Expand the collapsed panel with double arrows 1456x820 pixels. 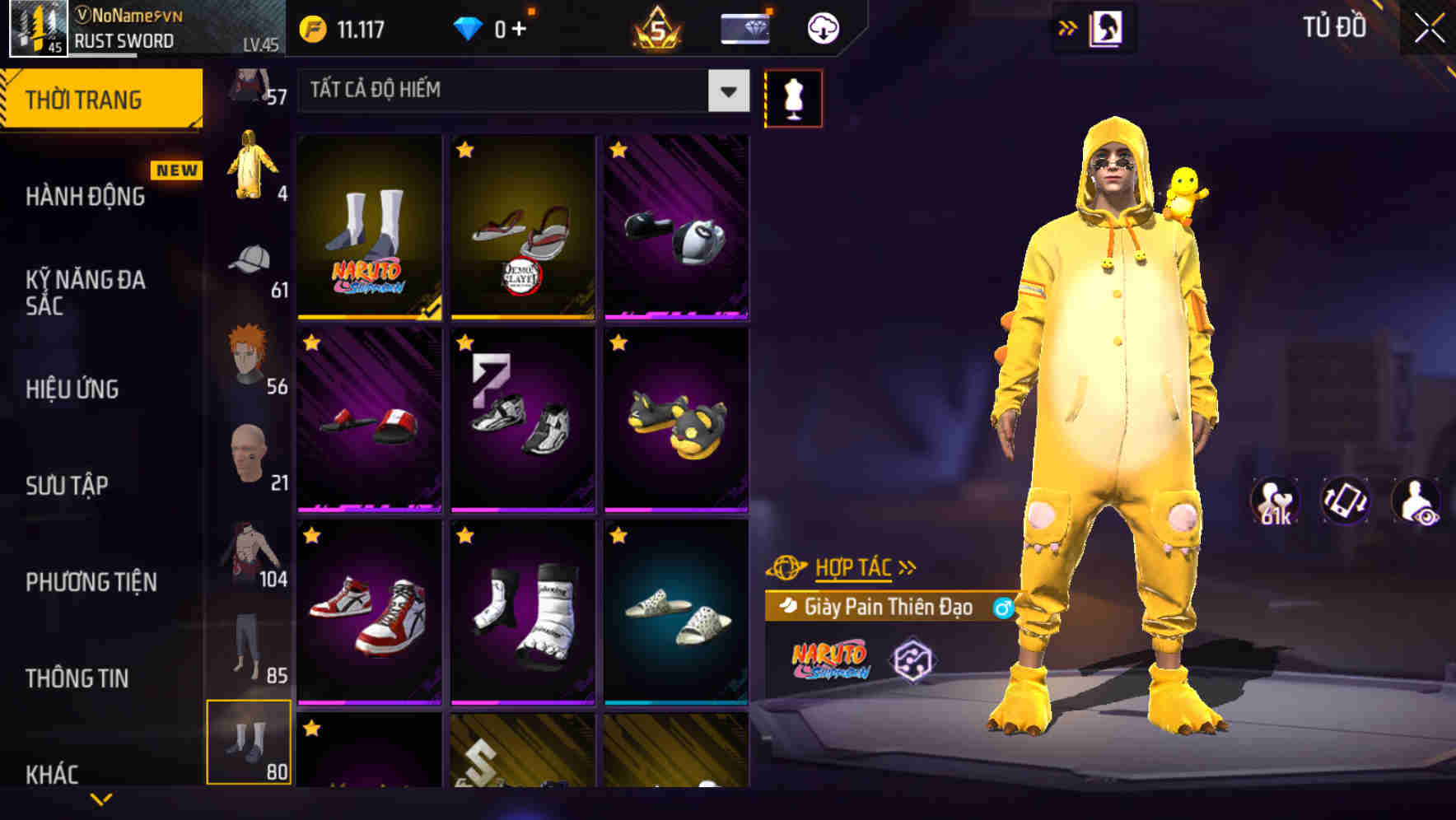point(1066,26)
